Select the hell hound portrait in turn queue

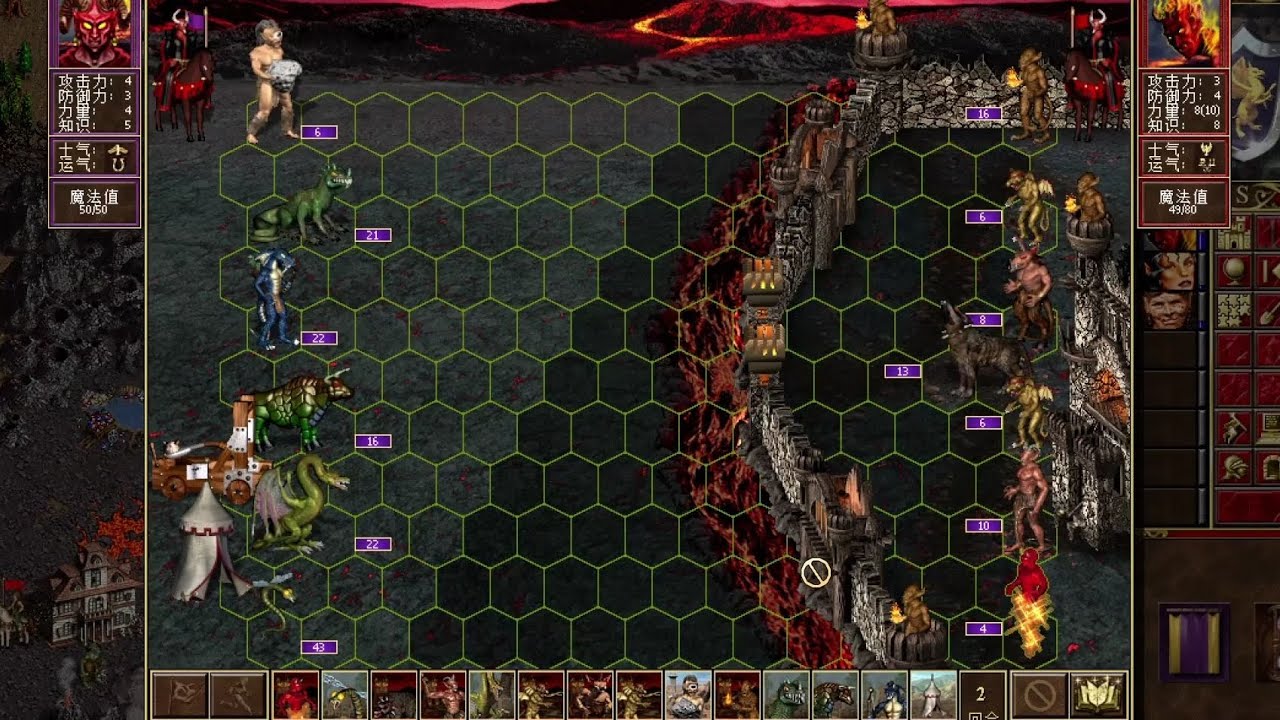tap(394, 695)
